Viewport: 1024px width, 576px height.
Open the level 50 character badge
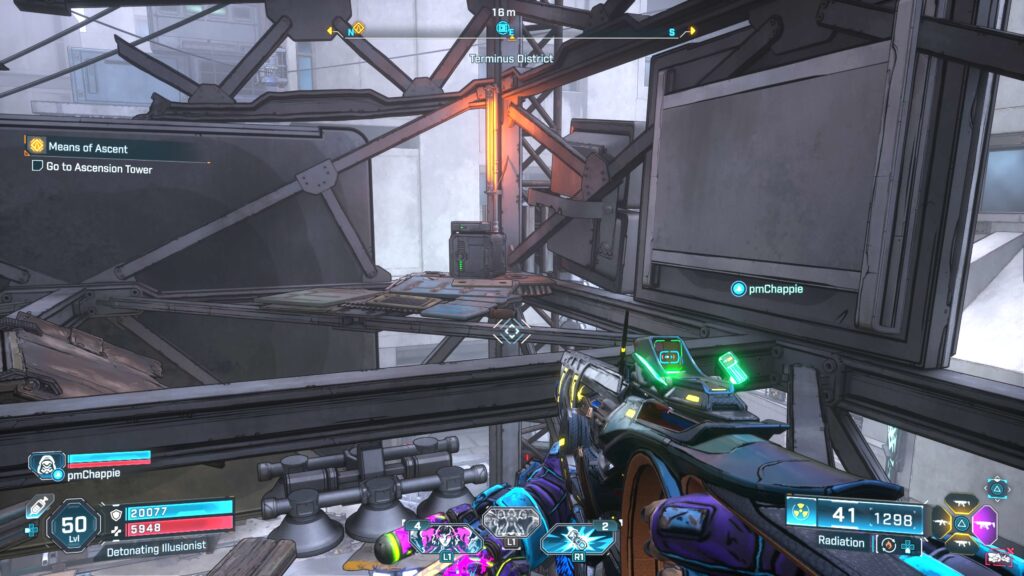pos(74,523)
